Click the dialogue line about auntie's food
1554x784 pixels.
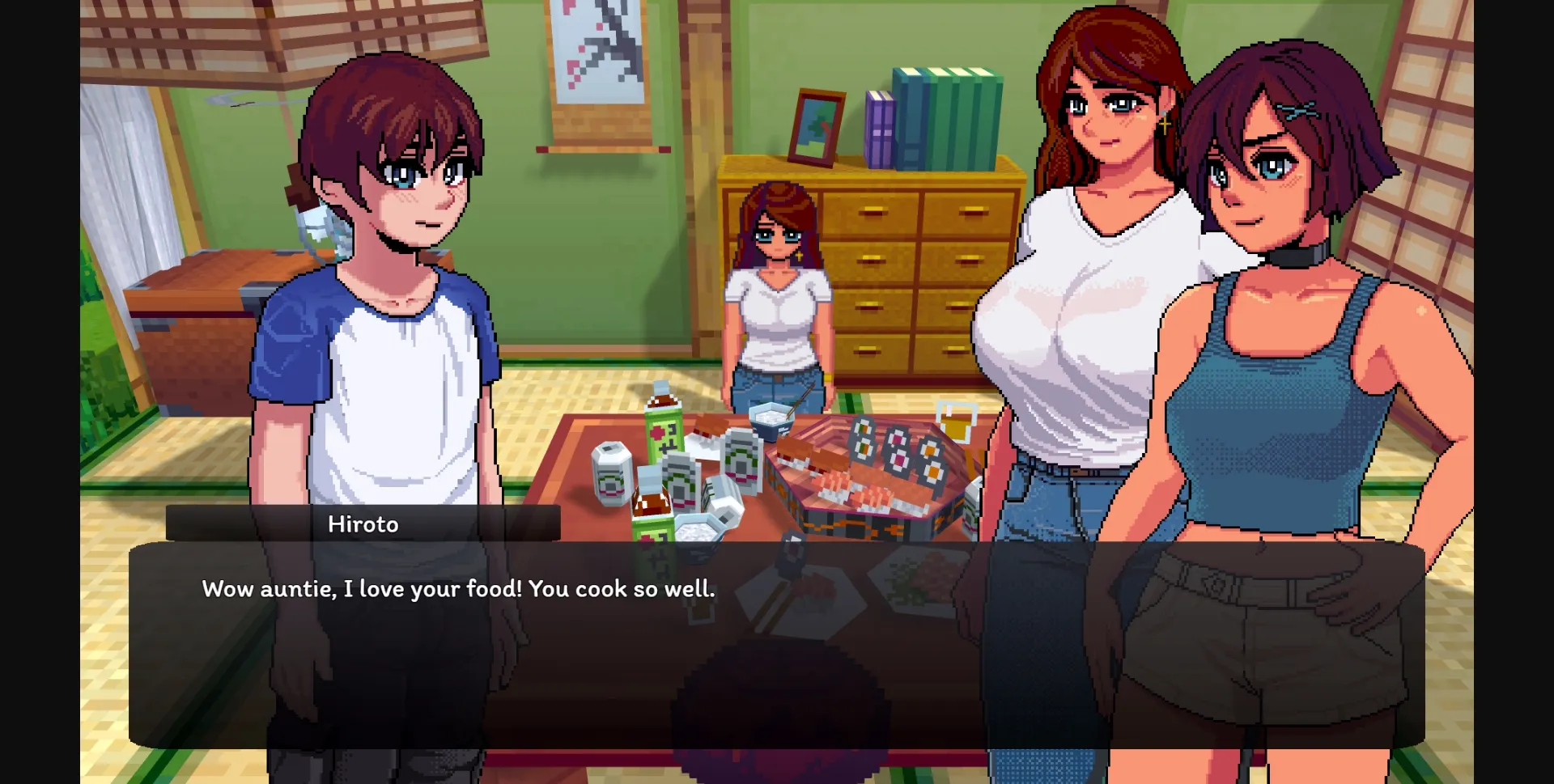point(457,589)
